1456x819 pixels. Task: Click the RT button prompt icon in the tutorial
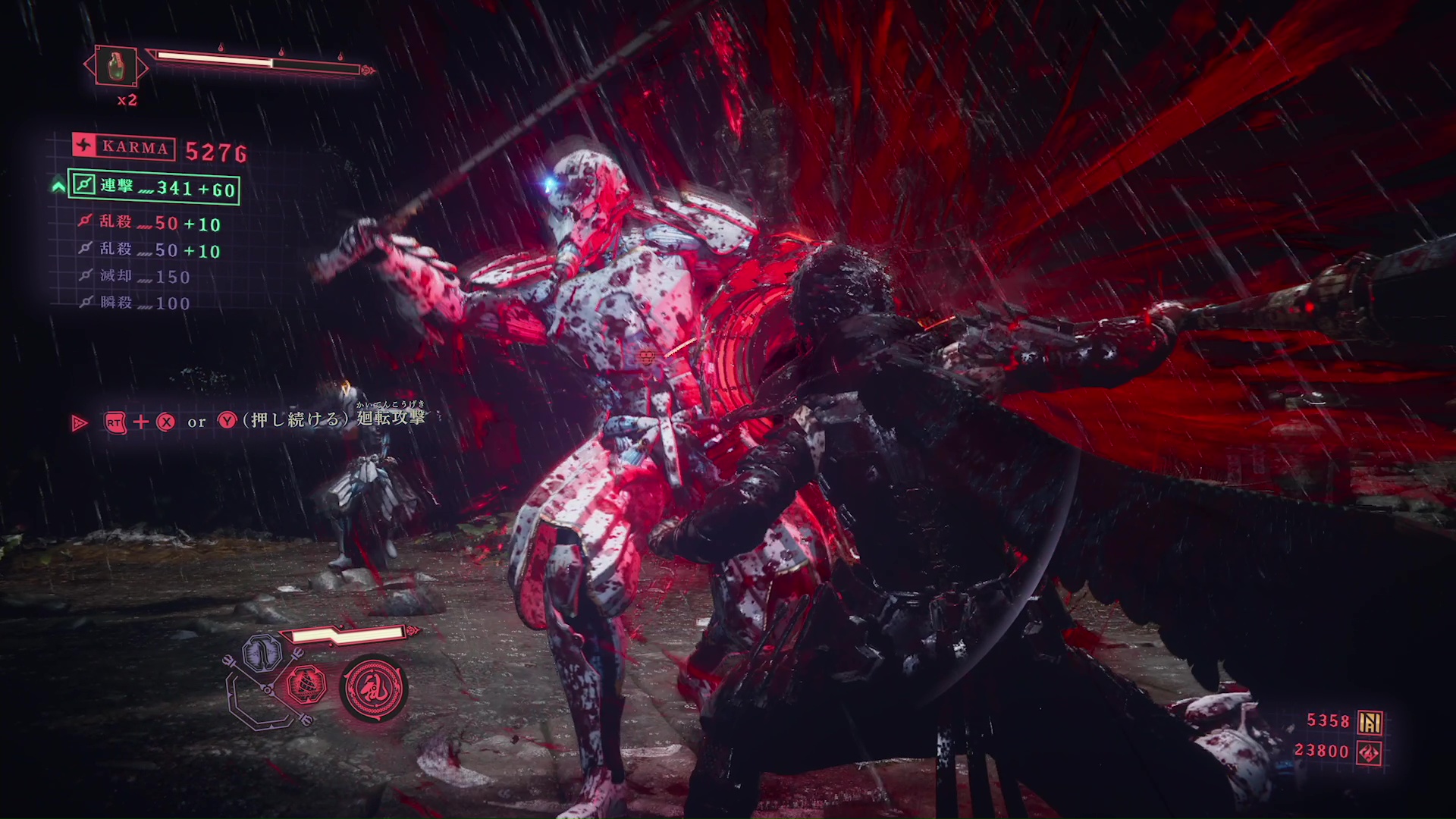click(114, 422)
